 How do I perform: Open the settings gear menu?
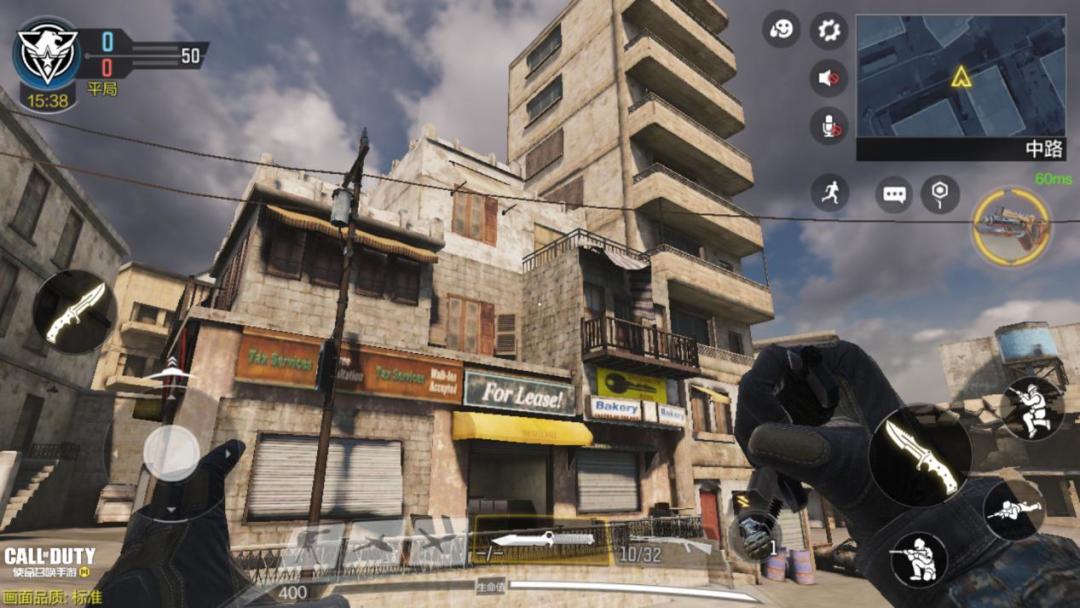(828, 30)
